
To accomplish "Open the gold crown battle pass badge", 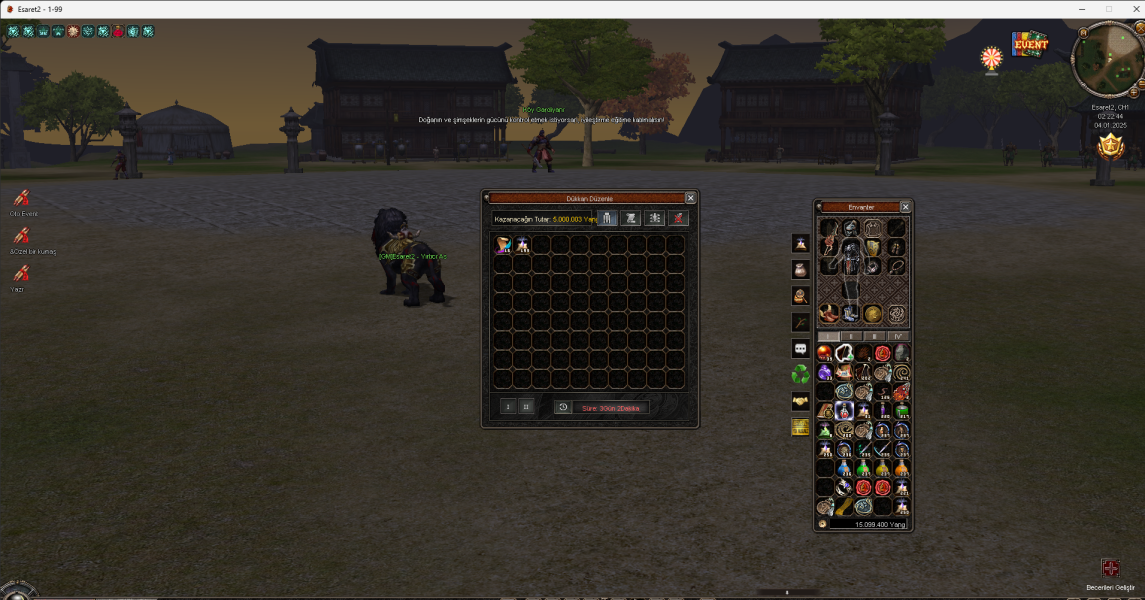I will [x=1109, y=148].
